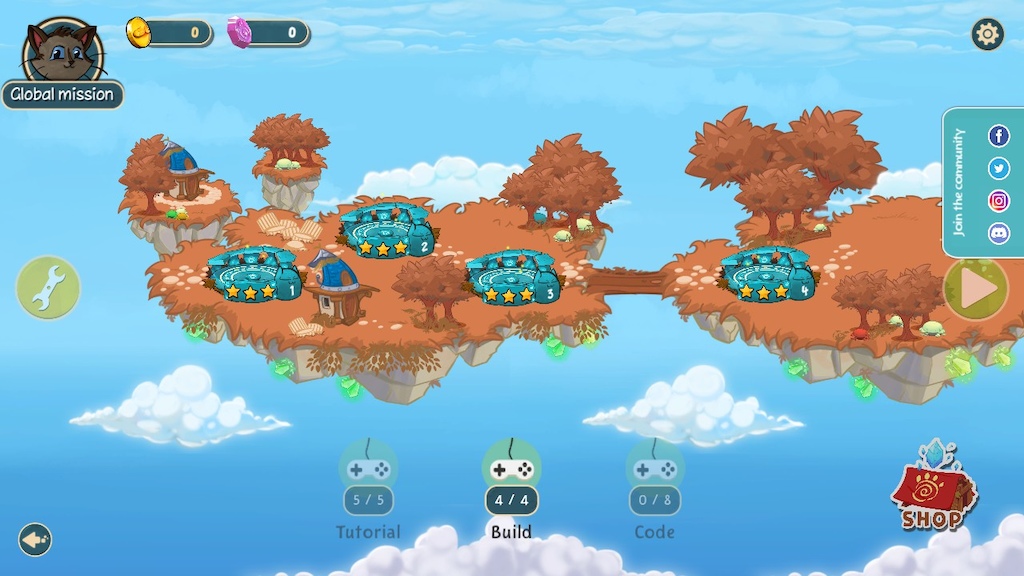Open the Twitter community link
The image size is (1024, 576).
point(998,168)
